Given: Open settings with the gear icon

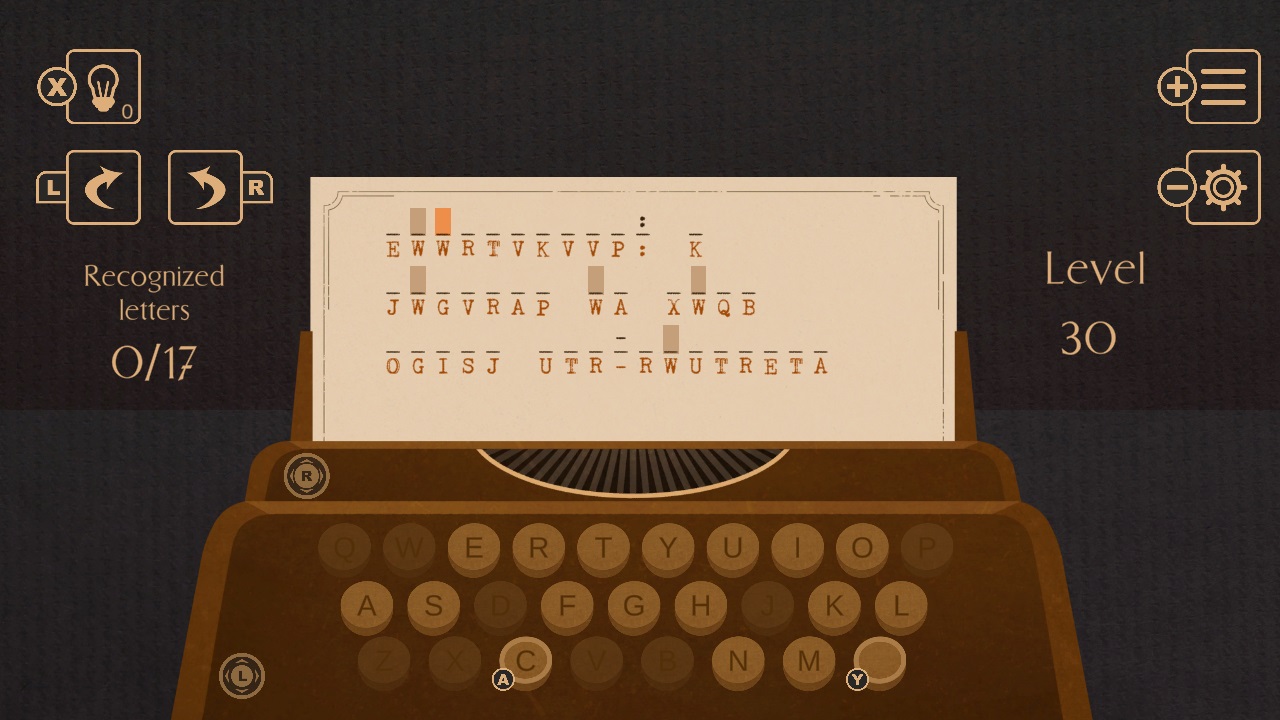Looking at the screenshot, I should [x=1223, y=187].
